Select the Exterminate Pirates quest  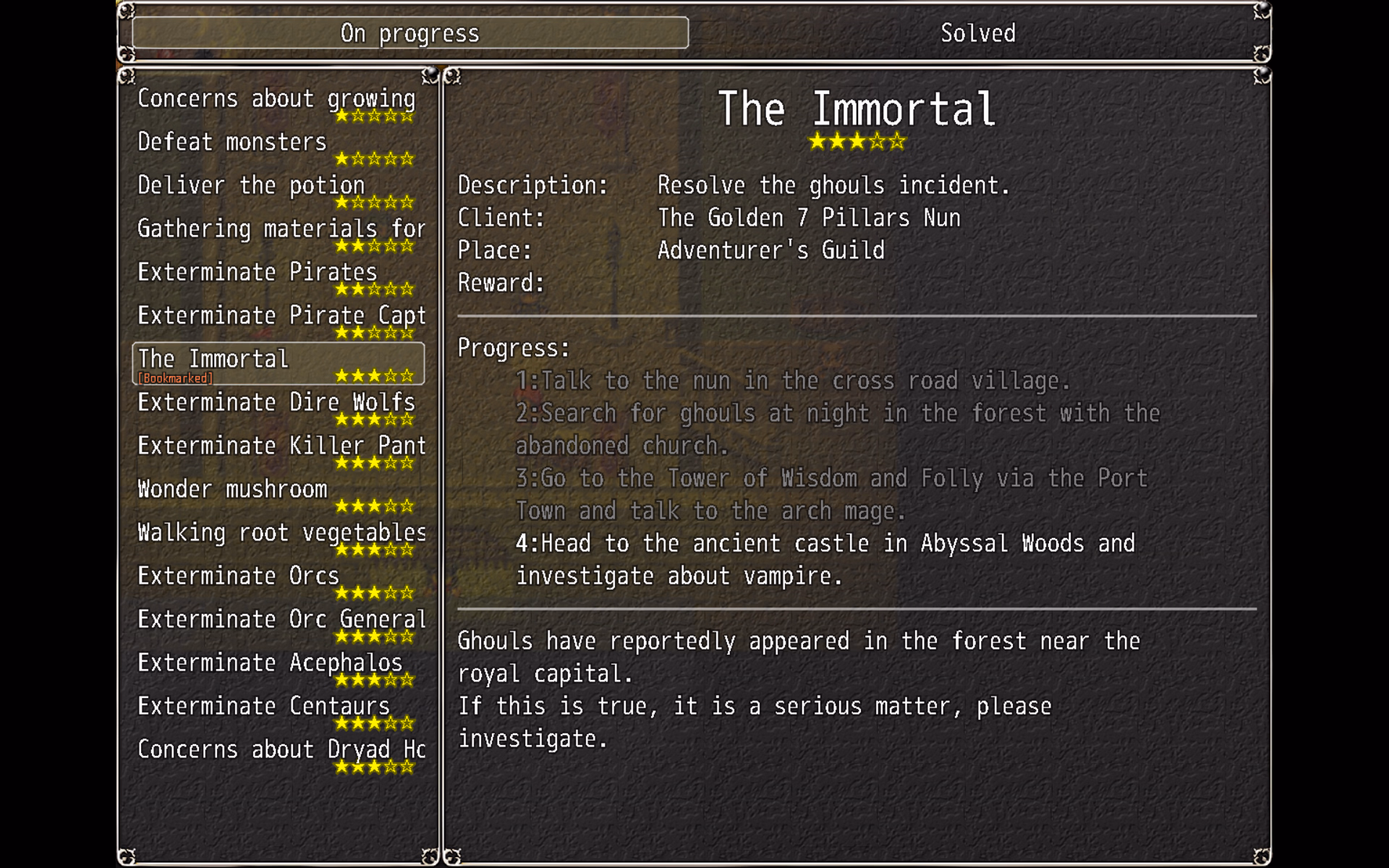(x=277, y=276)
